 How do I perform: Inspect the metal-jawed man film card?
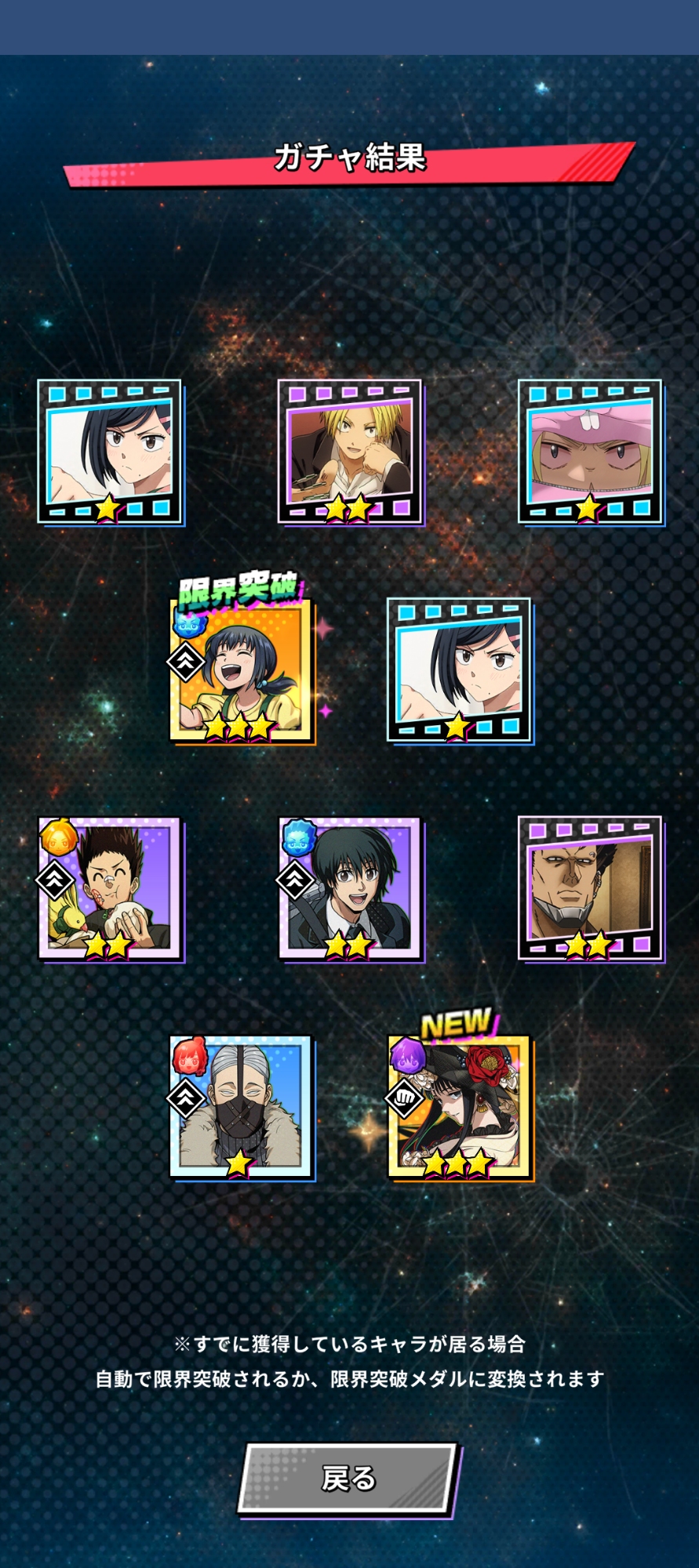pyautogui.click(x=590, y=888)
